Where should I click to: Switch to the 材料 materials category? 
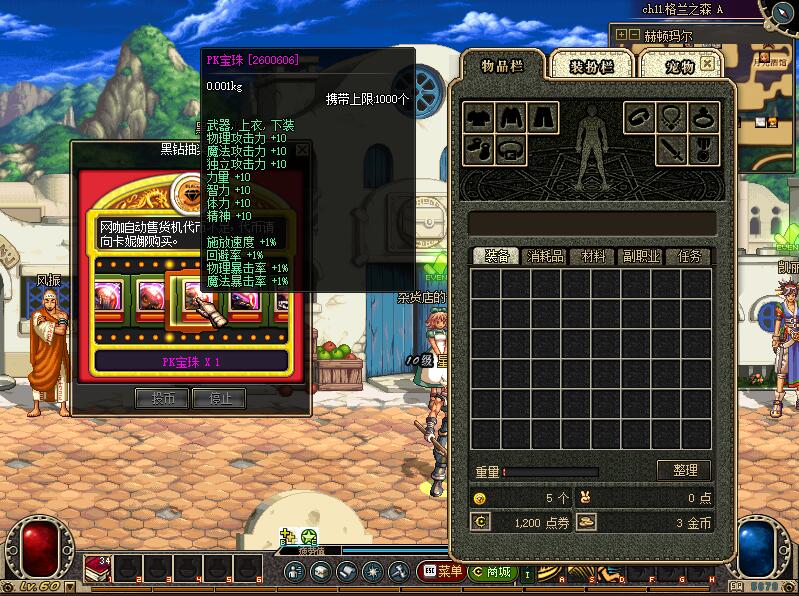pos(593,257)
